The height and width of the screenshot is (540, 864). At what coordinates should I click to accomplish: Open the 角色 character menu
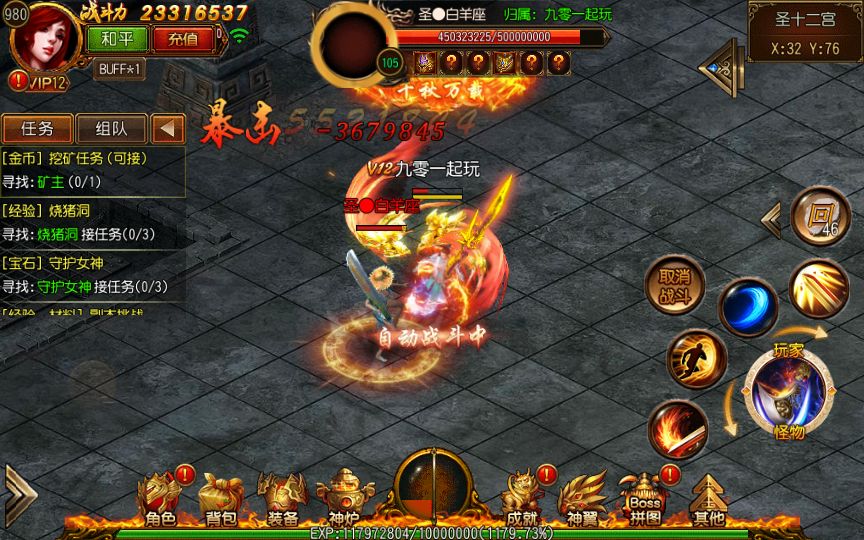coord(160,498)
